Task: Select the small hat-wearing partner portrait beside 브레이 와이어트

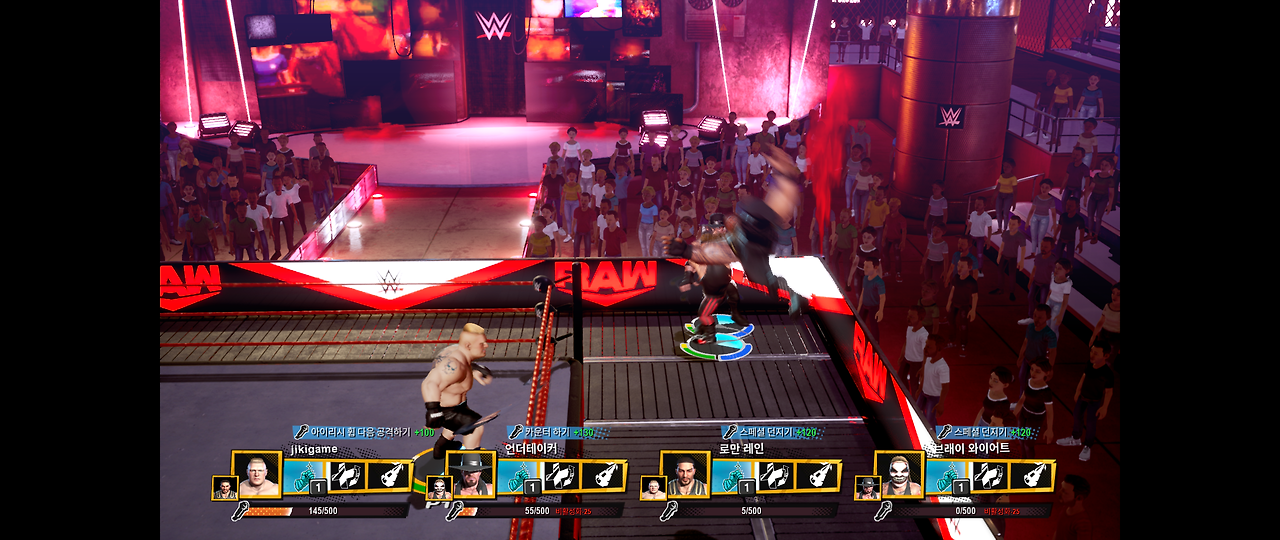Action: pyautogui.click(x=867, y=488)
